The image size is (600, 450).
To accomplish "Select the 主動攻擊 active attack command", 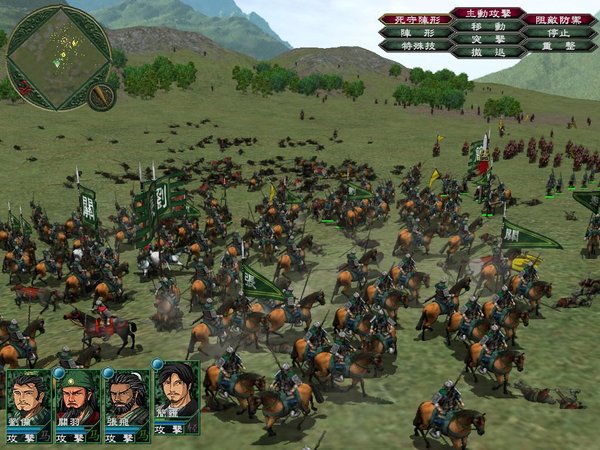I will point(487,13).
